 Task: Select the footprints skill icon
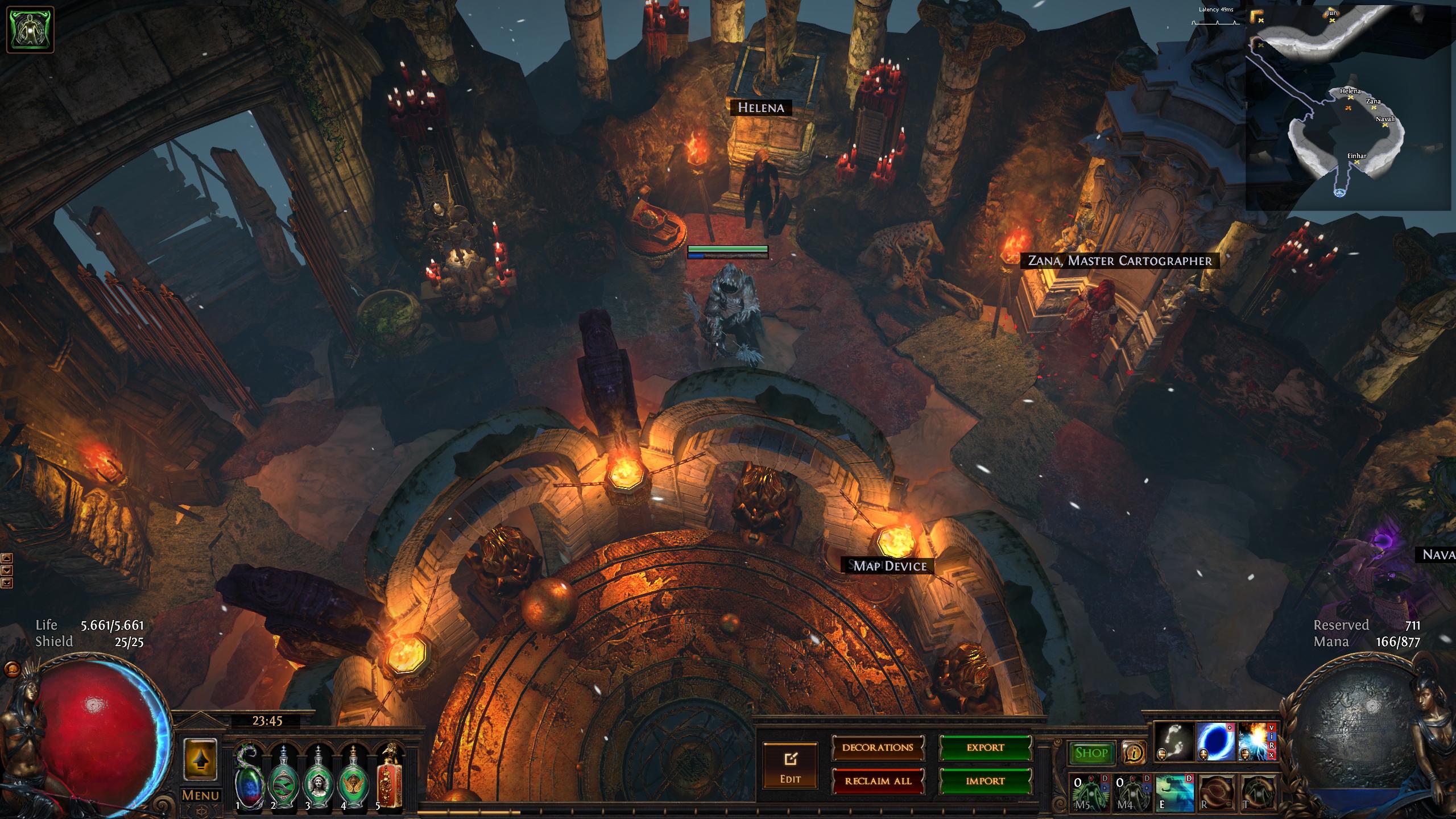1174,742
